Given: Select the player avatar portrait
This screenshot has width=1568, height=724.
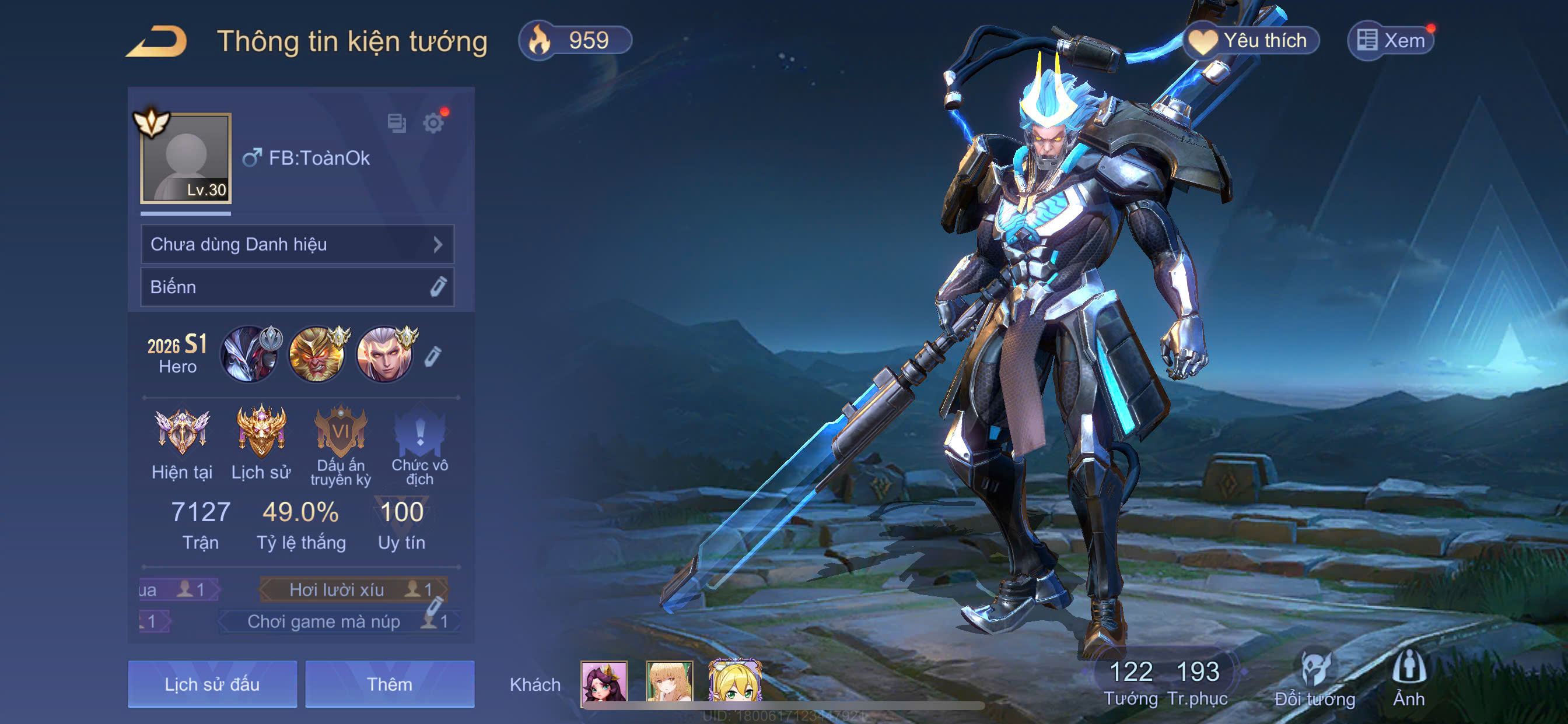Looking at the screenshot, I should pyautogui.click(x=185, y=158).
